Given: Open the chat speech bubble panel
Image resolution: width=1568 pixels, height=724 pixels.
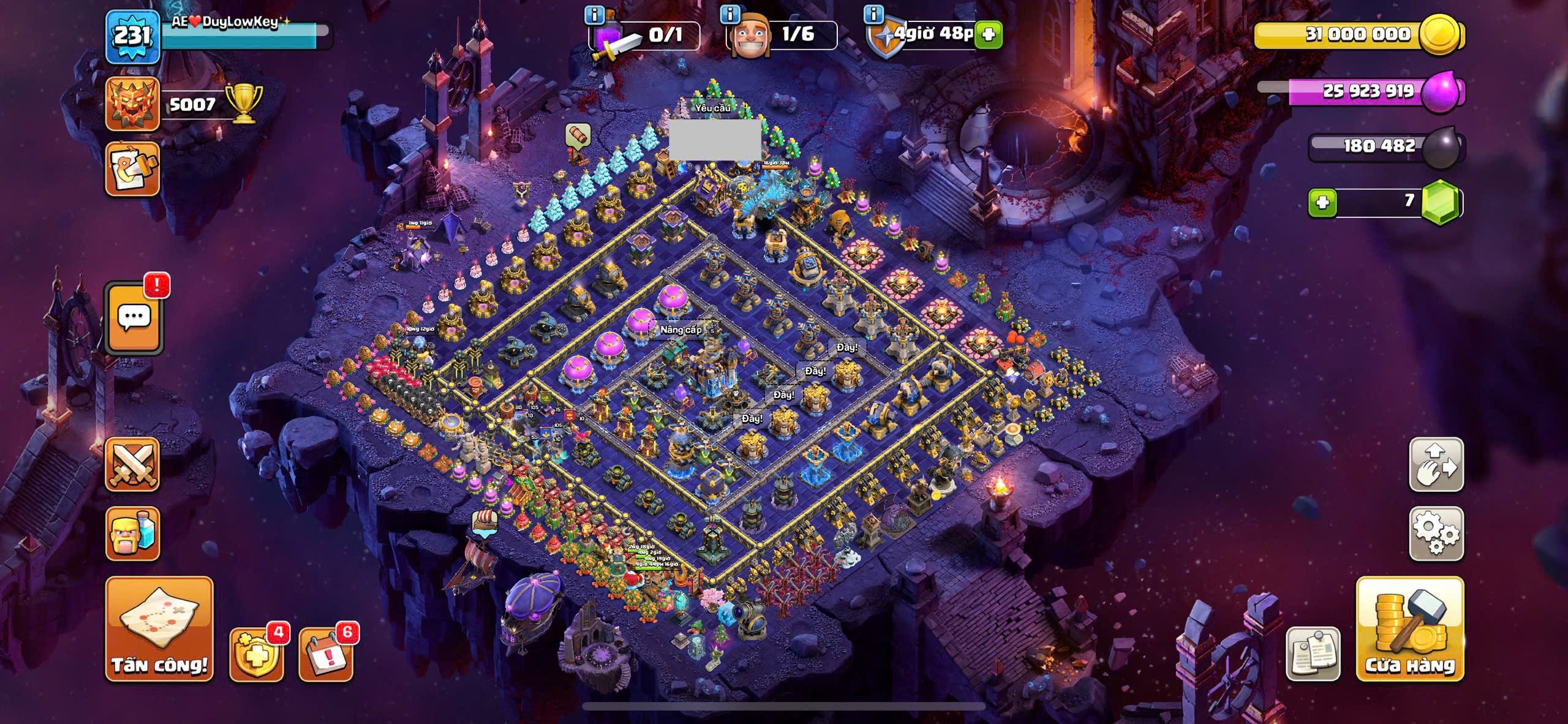Looking at the screenshot, I should click(134, 318).
